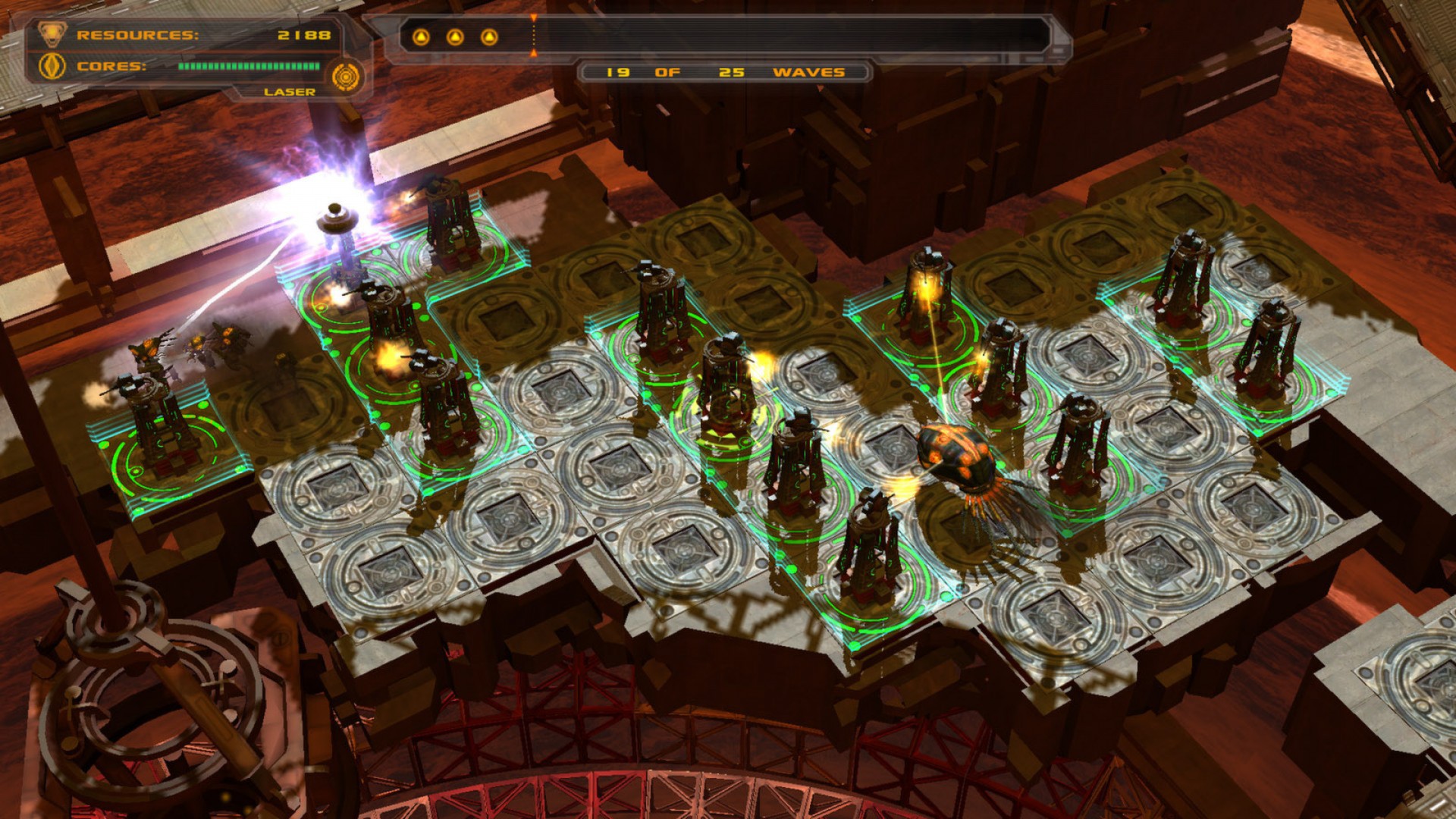This screenshot has width=1456, height=819.
Task: Click the Resources emblem icon
Action: point(52,33)
